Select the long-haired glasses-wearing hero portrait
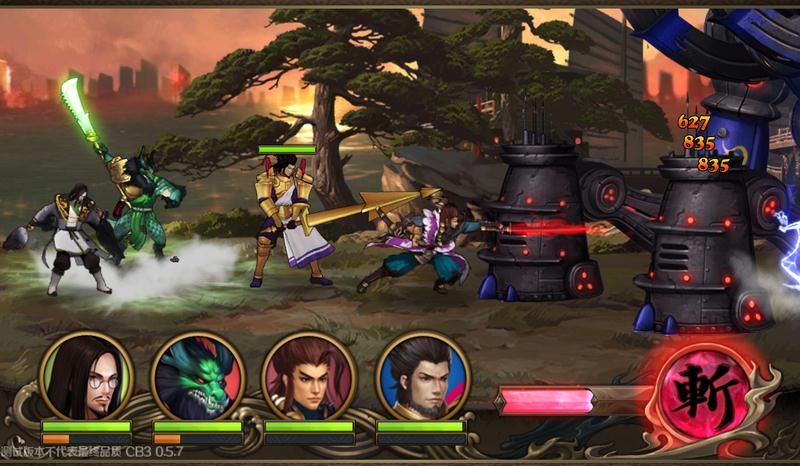The image size is (800, 466). pos(86,376)
